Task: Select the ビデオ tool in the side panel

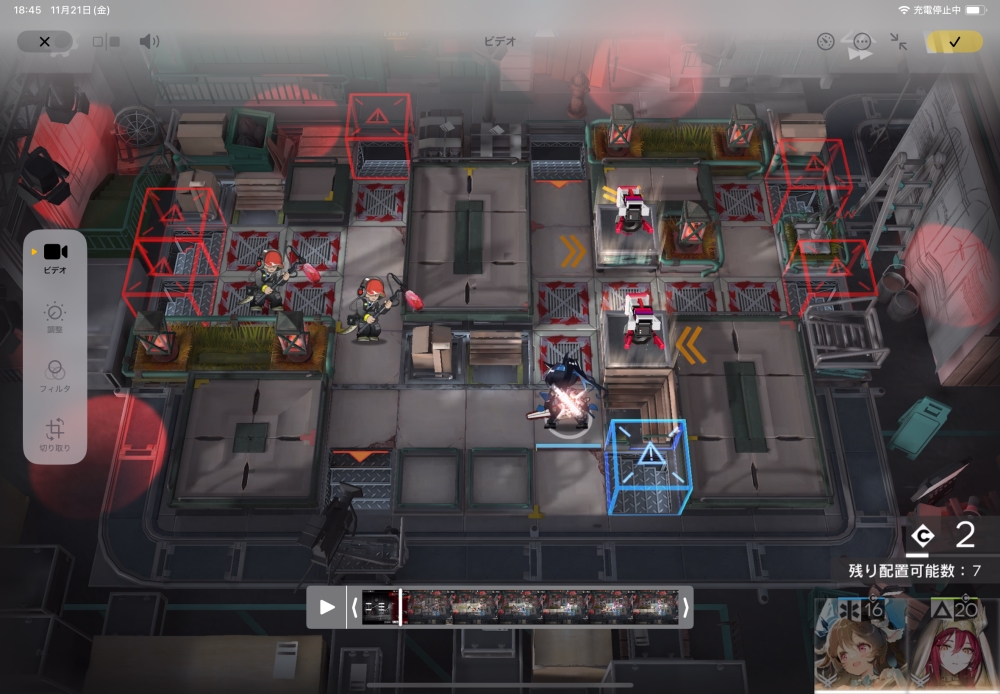Action: pyautogui.click(x=55, y=256)
